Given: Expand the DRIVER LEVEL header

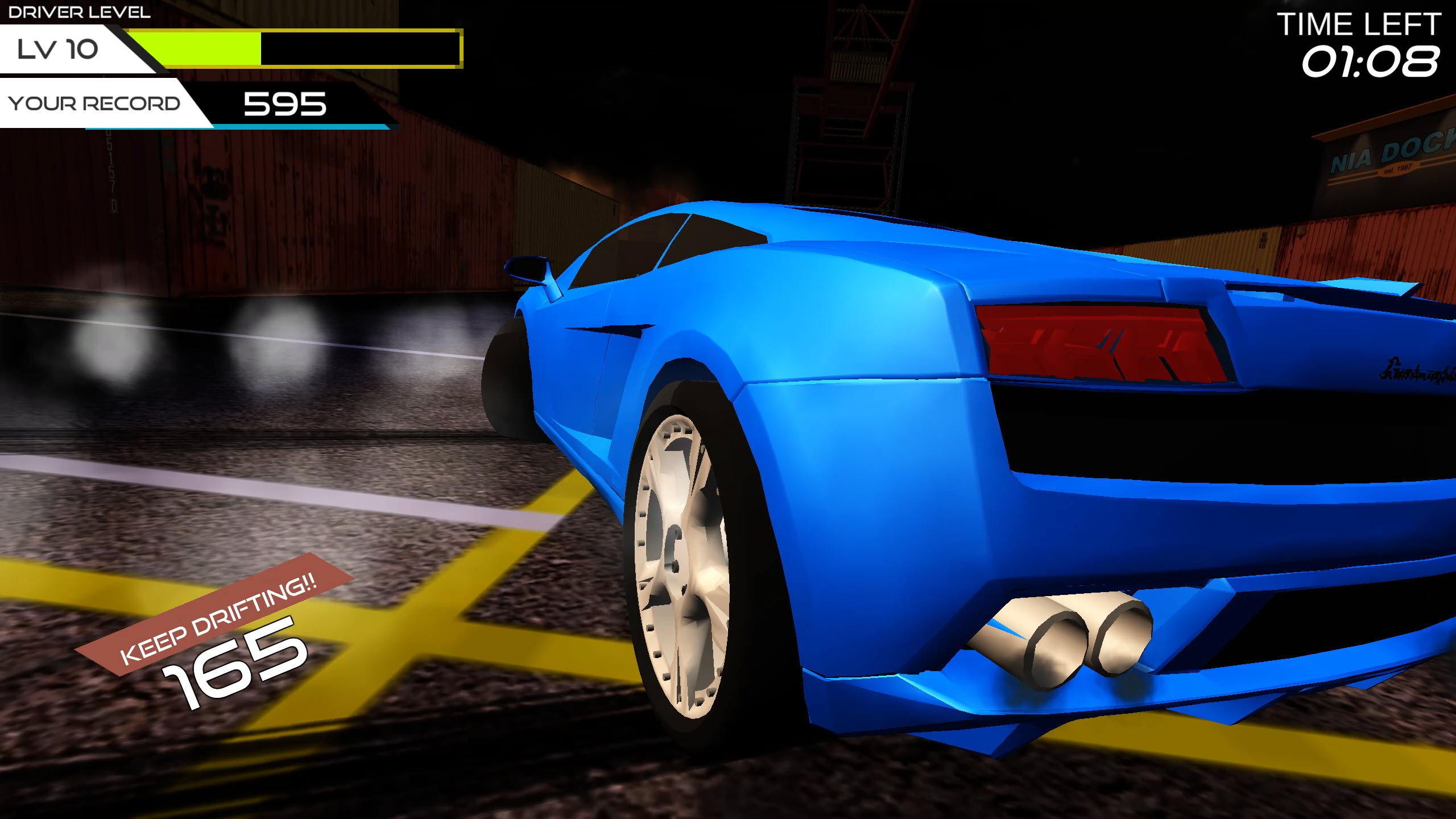Looking at the screenshot, I should (80, 11).
